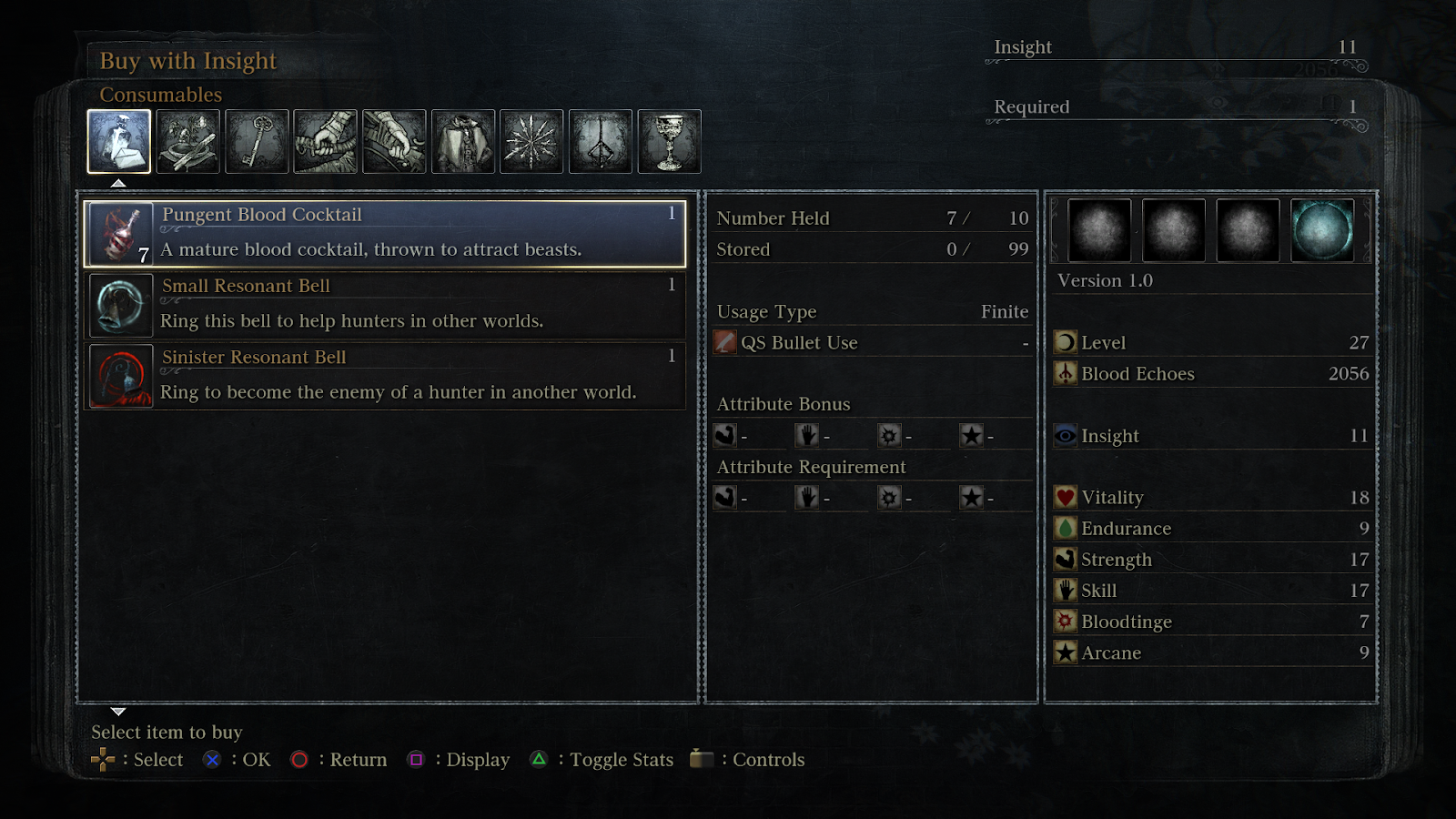The width and height of the screenshot is (1456, 819).
Task: Click the glowing blue rune thumbnail
Action: coord(1324,228)
